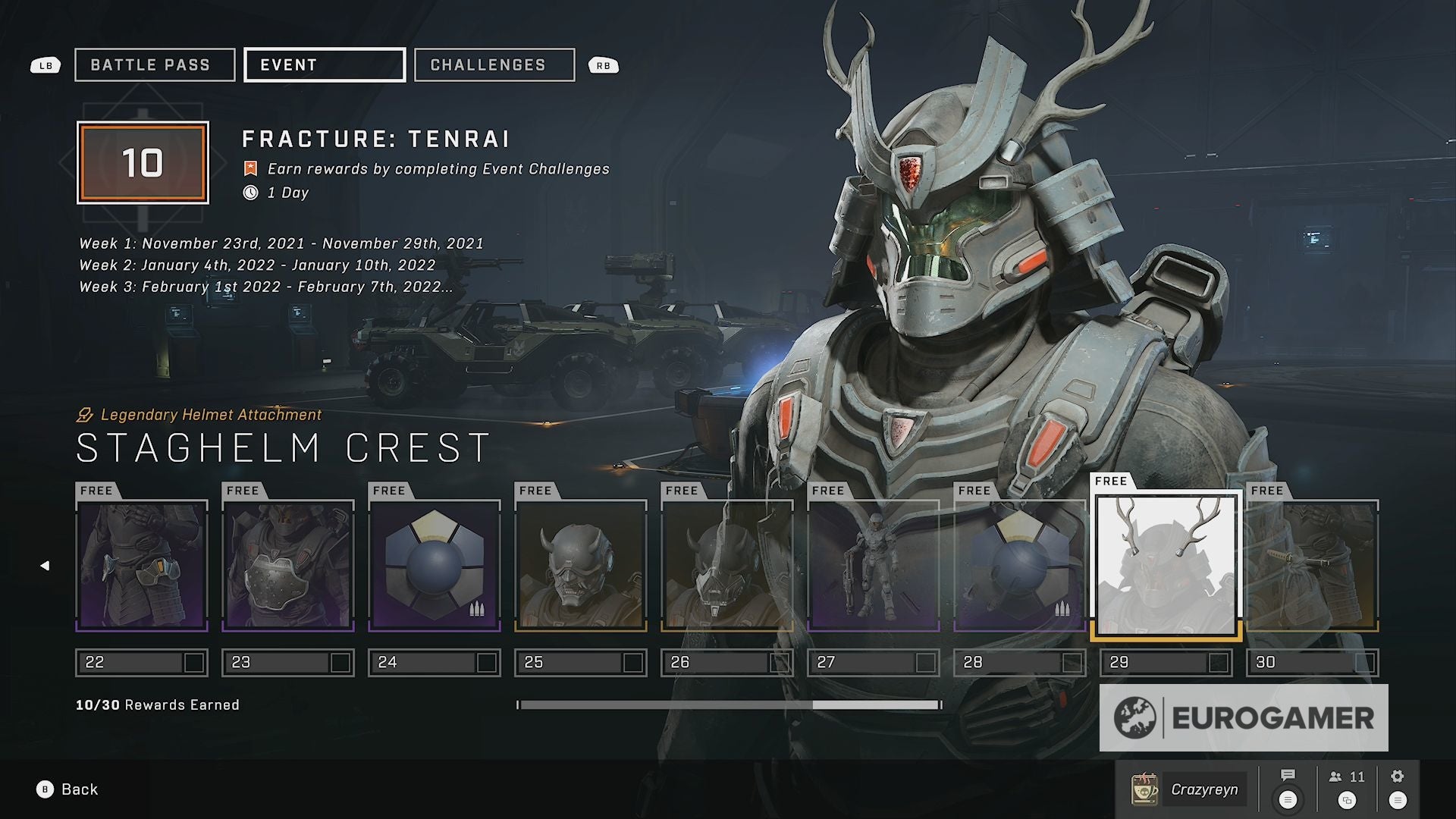
Task: Pick the tier 25 horned oni helmet
Action: pyautogui.click(x=581, y=566)
